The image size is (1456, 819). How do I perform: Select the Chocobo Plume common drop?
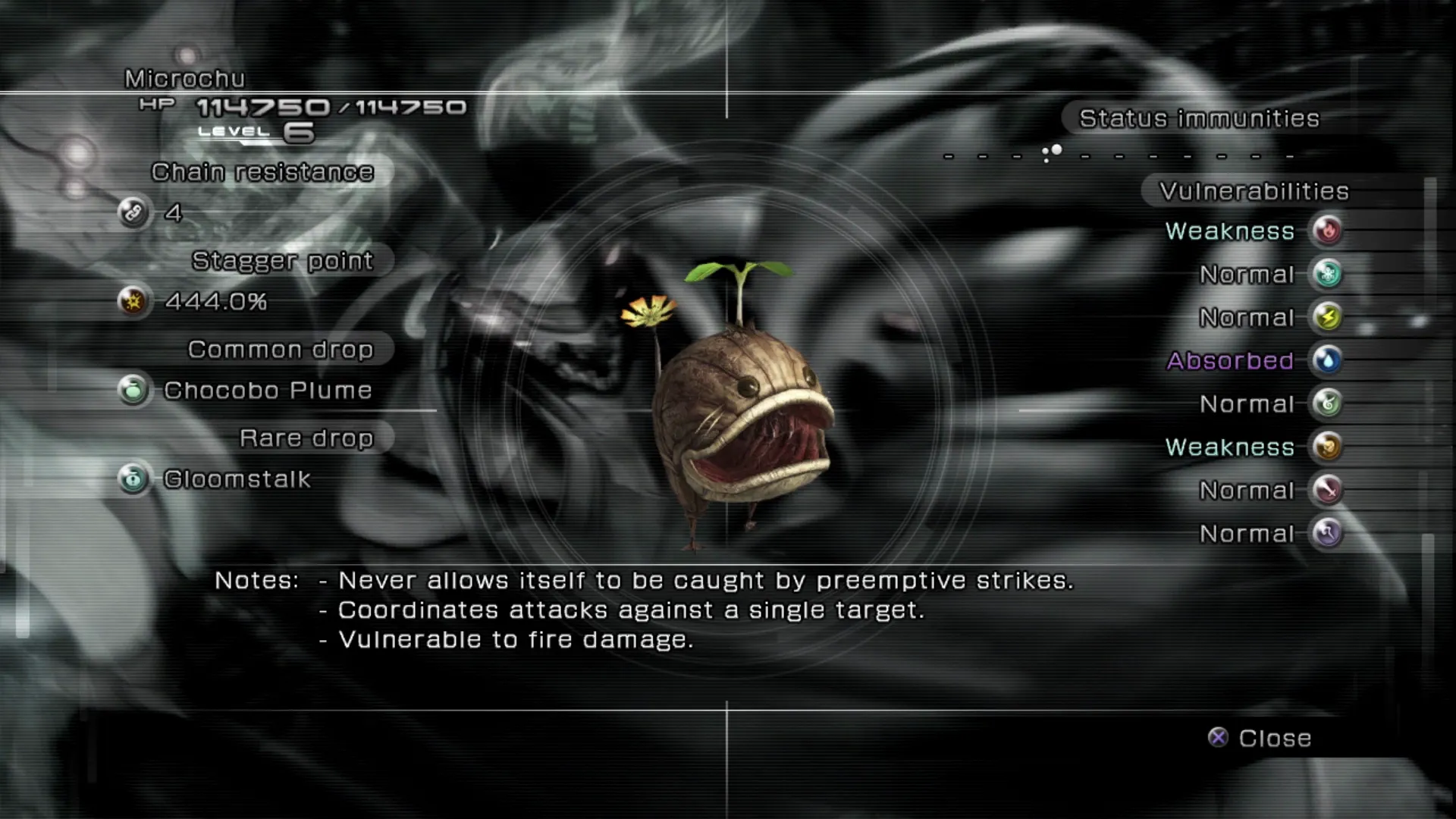267,391
